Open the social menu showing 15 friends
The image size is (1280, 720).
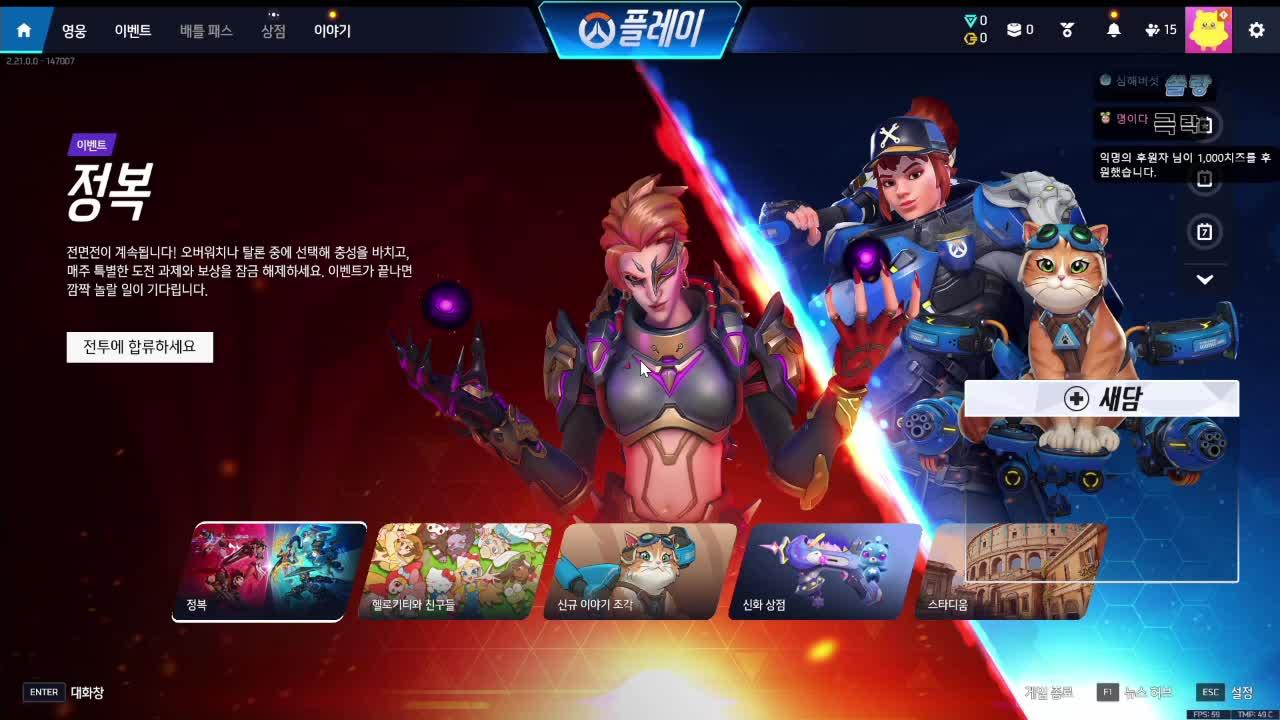click(x=1152, y=29)
